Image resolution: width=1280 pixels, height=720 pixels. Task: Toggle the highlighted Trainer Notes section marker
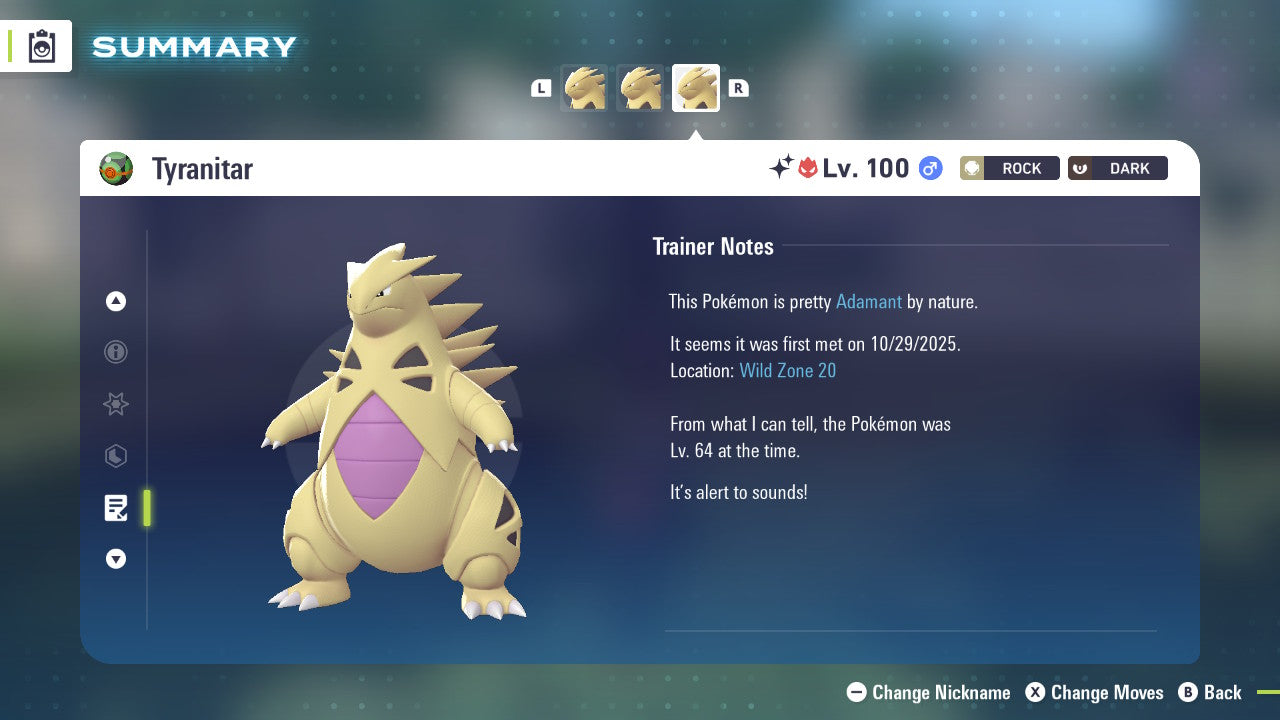(x=146, y=508)
